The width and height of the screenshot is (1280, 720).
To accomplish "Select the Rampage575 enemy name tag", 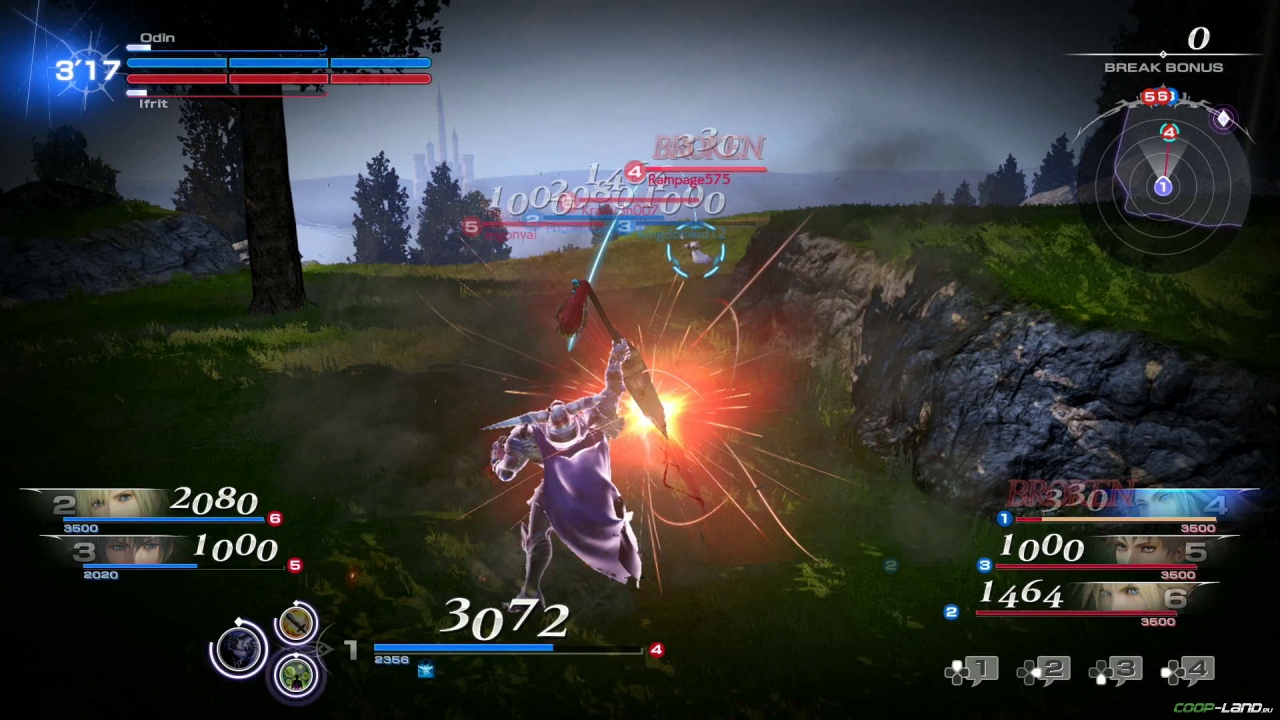I will pos(689,179).
